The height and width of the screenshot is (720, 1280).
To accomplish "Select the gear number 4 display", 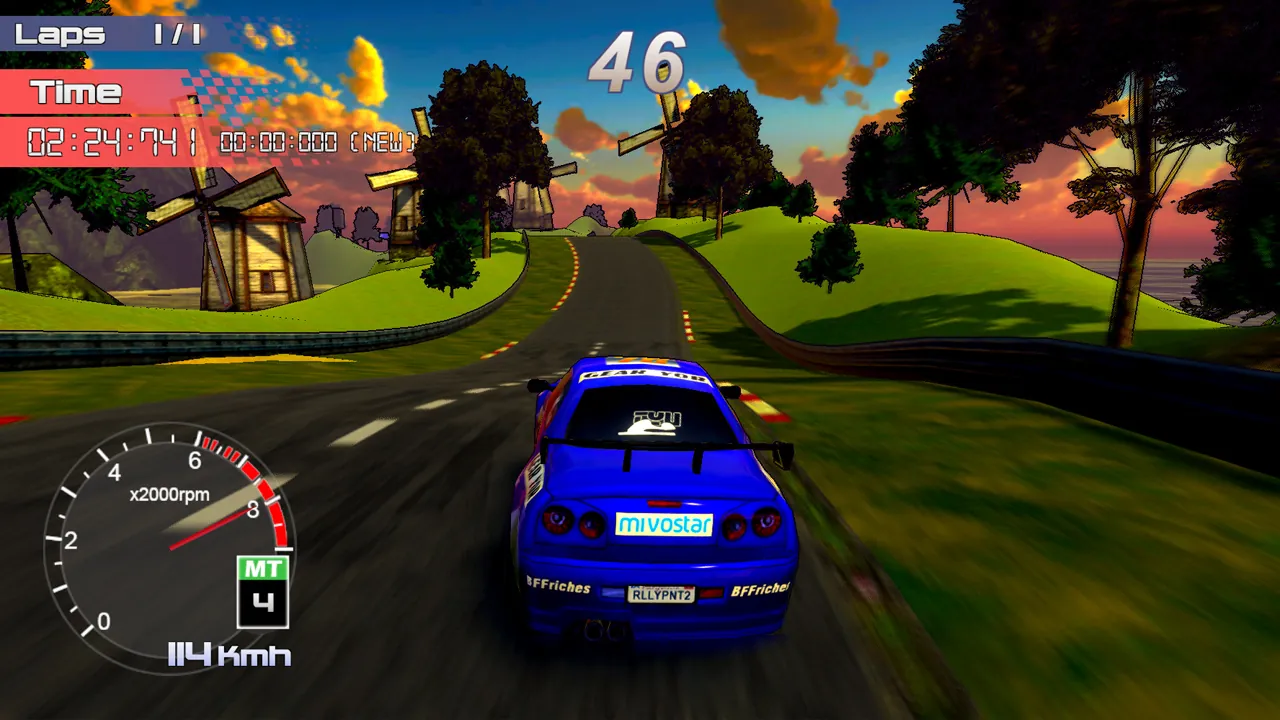I will point(263,601).
